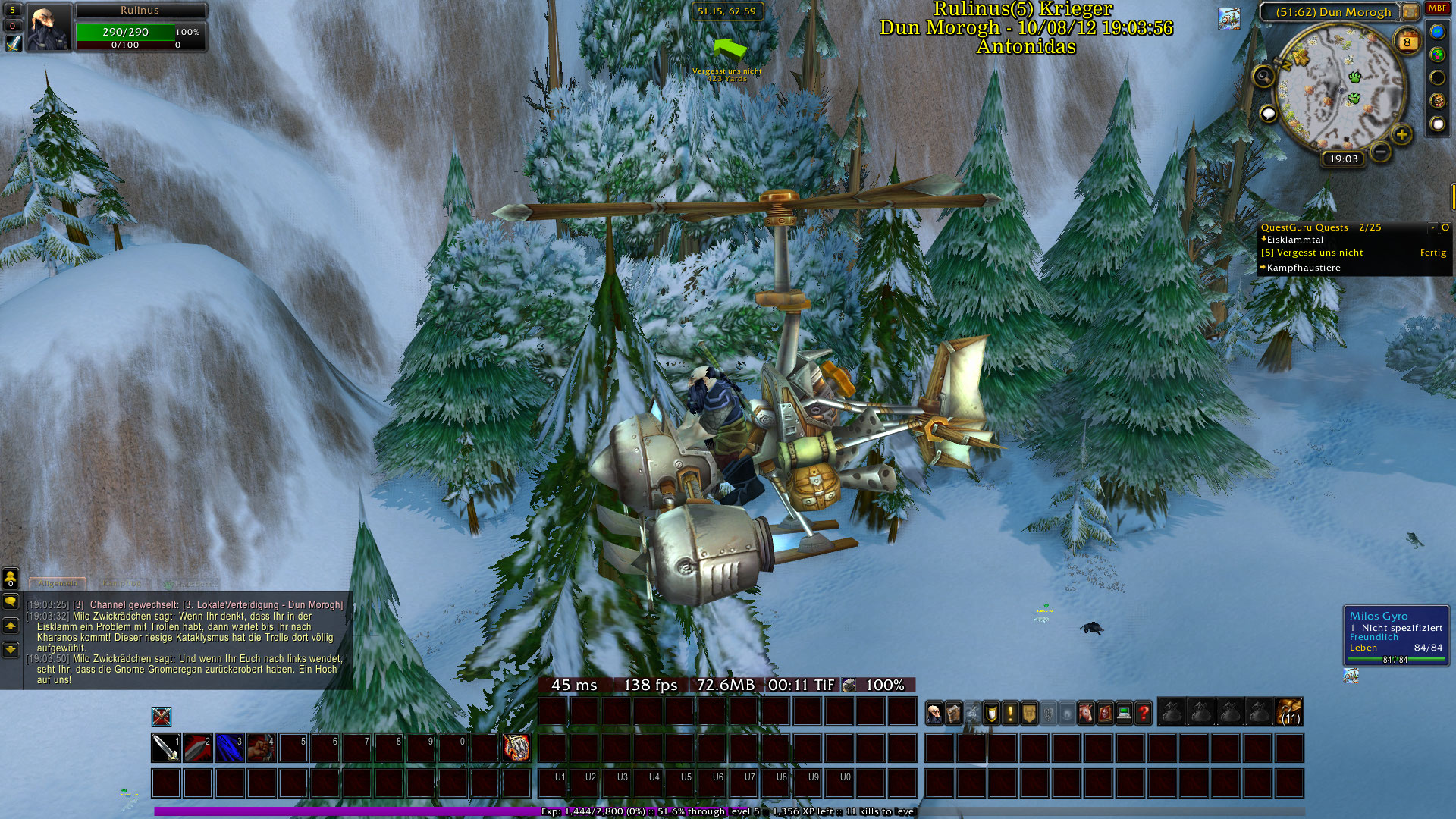1456x819 pixels.
Task: Open the quest log exclamation mark button
Action: tap(1010, 714)
